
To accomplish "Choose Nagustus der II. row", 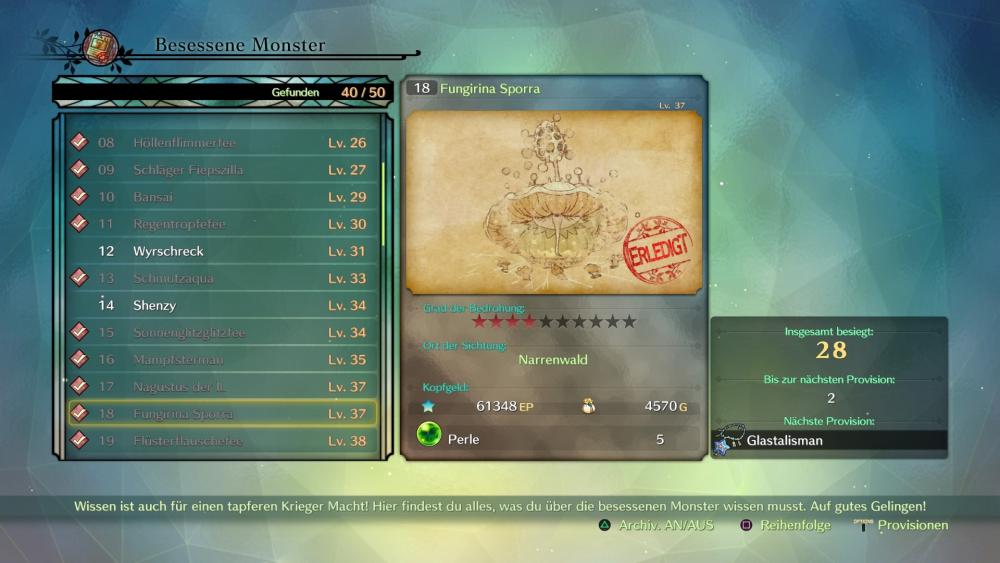I will [222, 386].
